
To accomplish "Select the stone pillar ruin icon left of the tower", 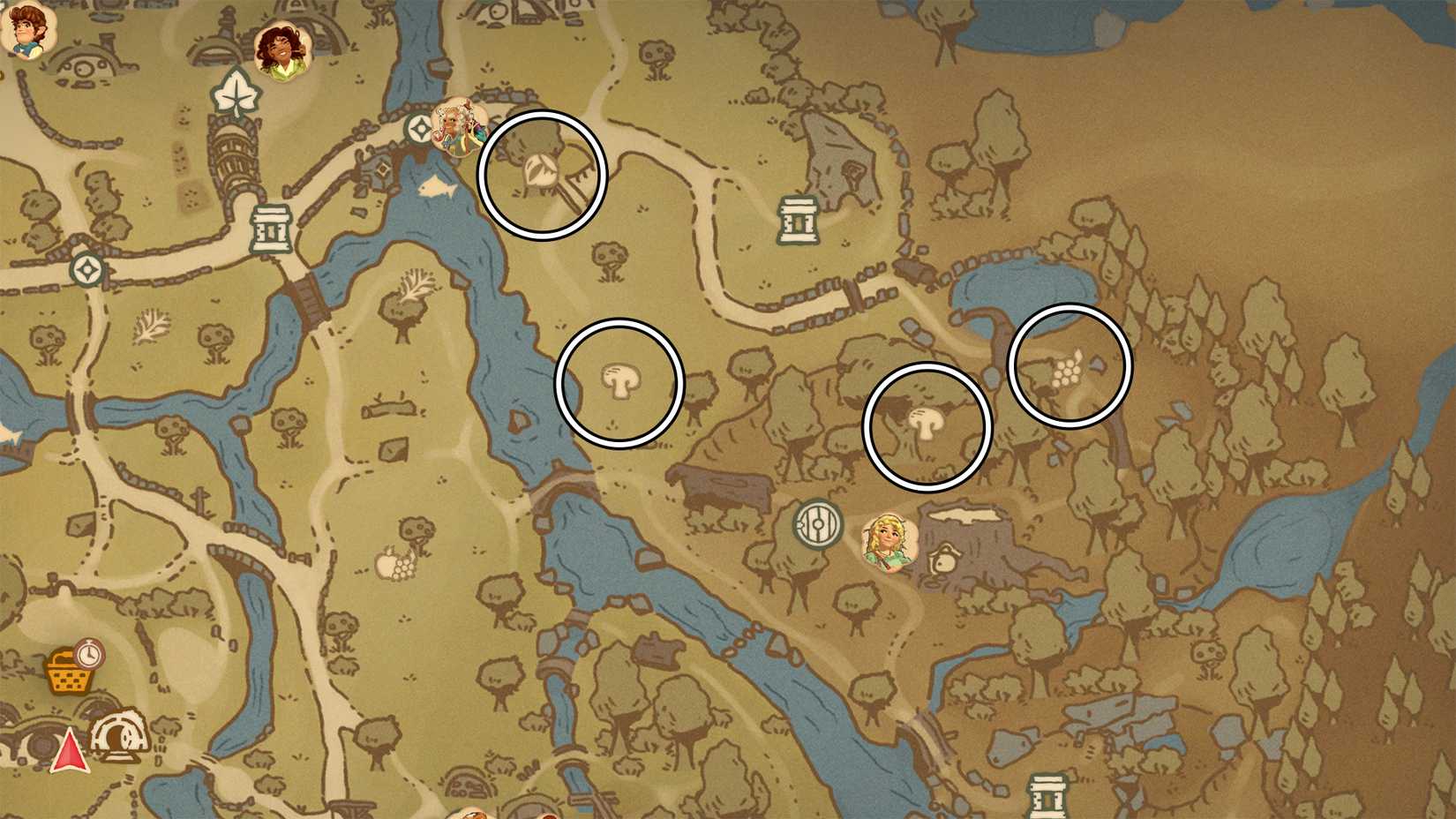I will tap(270, 228).
